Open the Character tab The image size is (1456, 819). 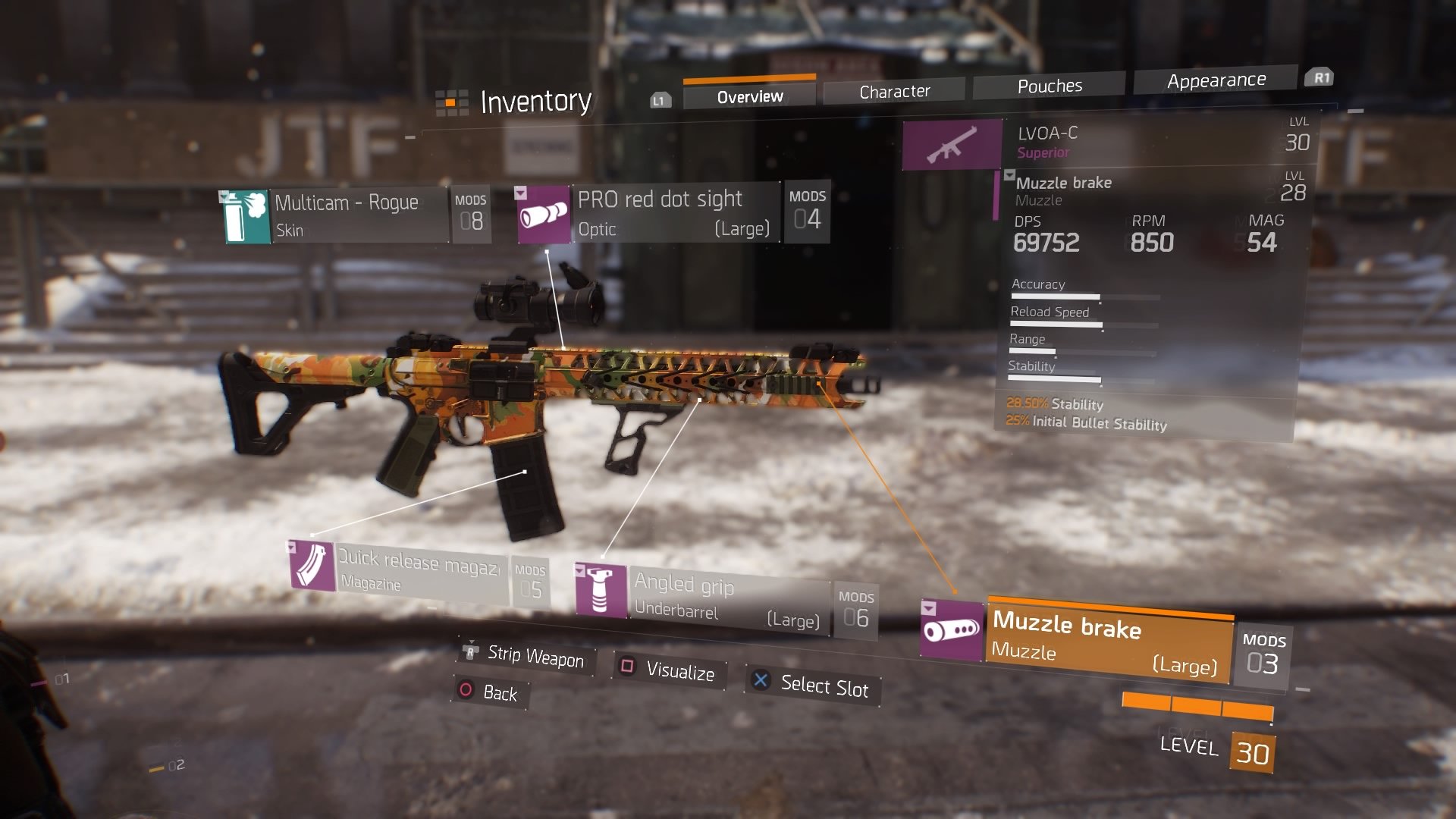pos(894,92)
